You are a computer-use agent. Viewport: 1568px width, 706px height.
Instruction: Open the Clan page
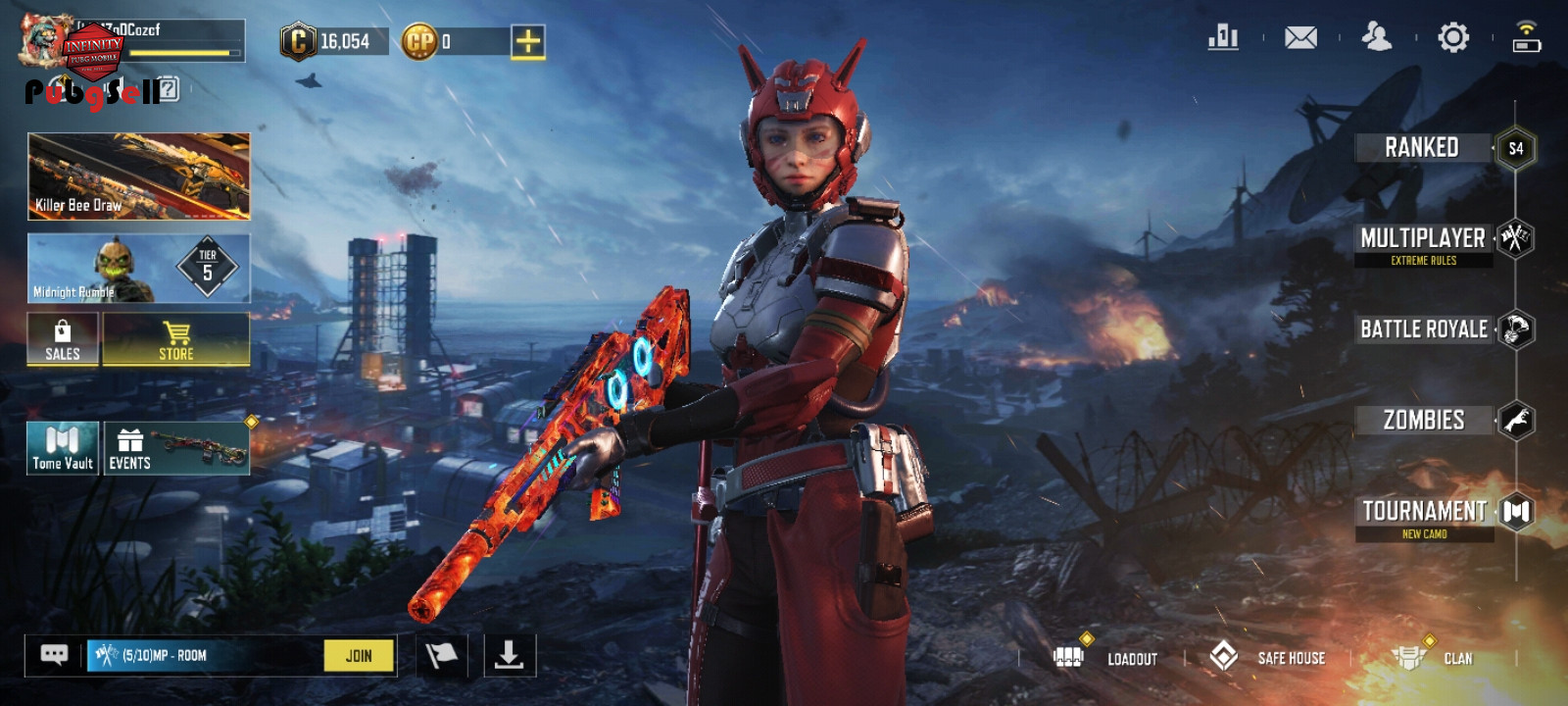pyautogui.click(x=1434, y=658)
